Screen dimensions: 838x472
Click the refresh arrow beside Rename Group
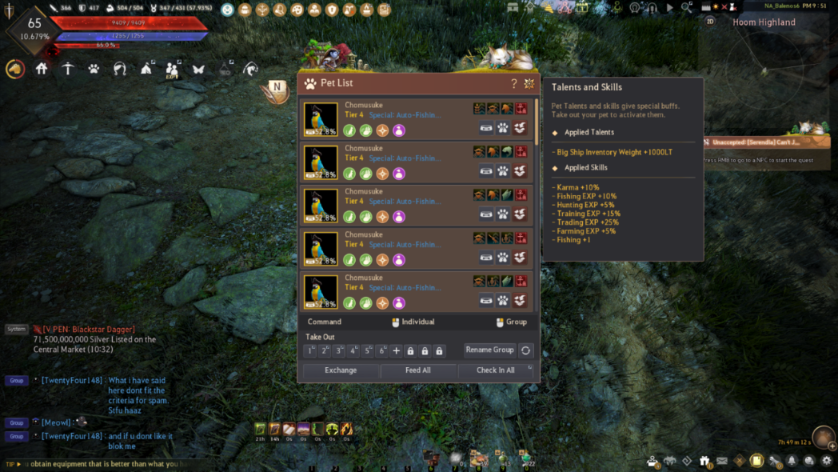[526, 351]
